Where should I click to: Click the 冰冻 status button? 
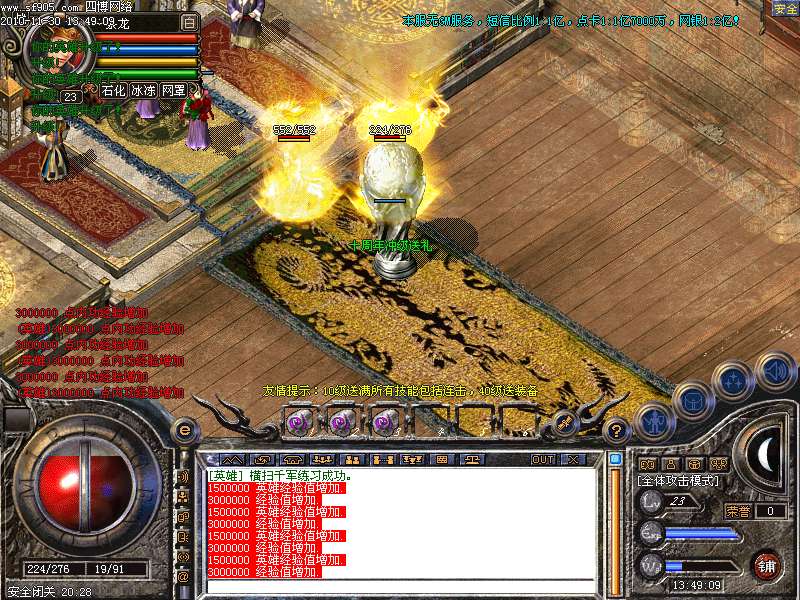click(143, 90)
